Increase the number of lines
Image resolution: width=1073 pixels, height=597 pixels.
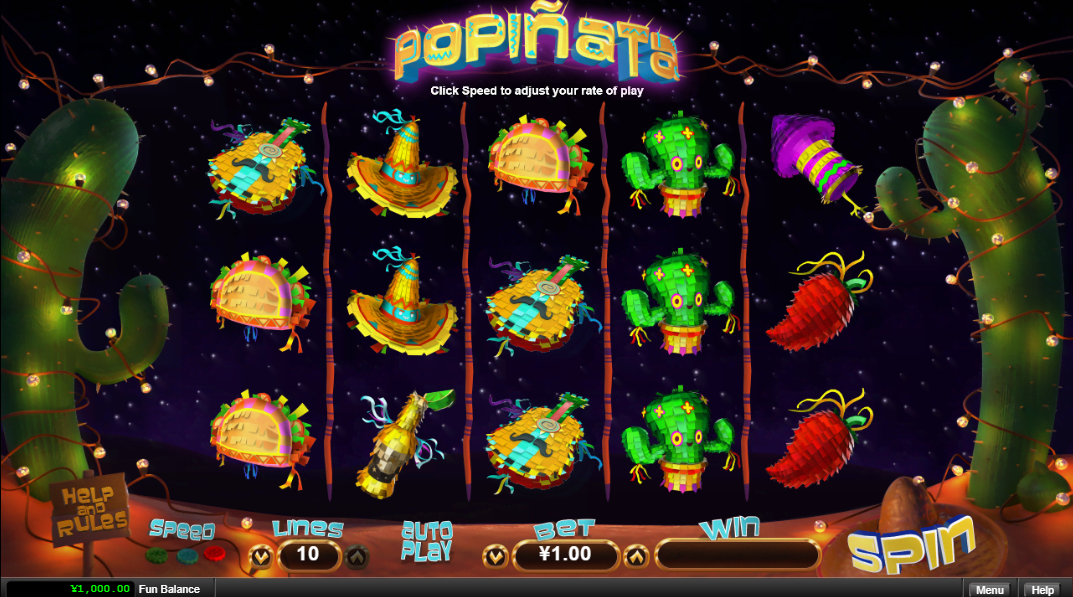point(357,554)
